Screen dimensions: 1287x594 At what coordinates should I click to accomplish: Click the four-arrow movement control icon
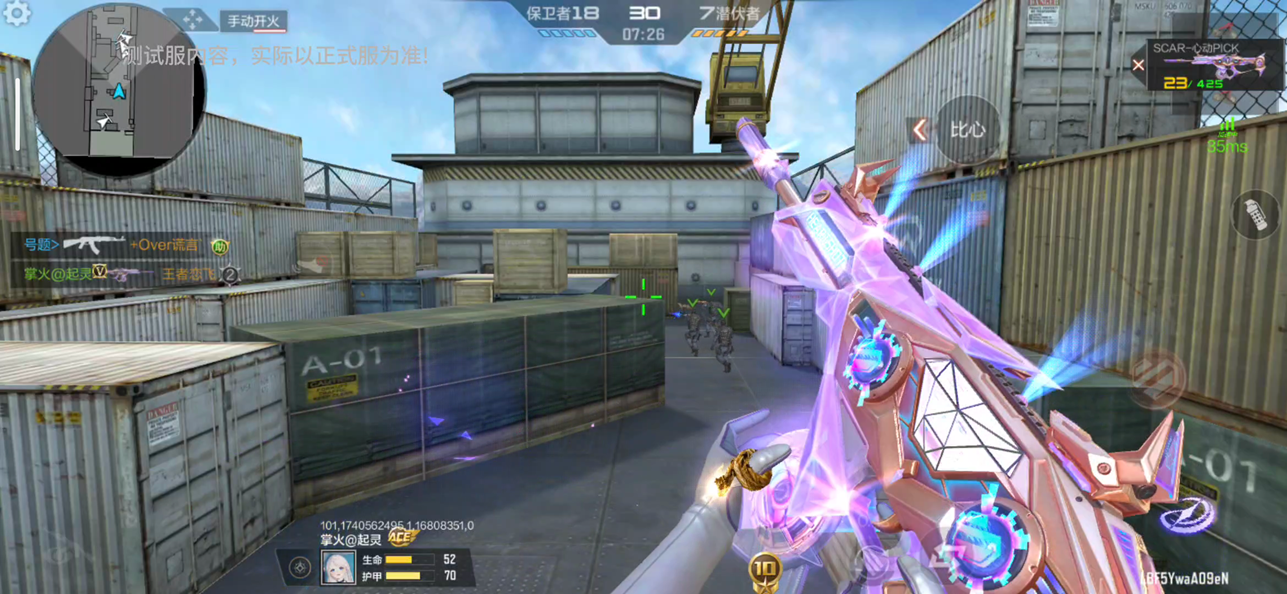[190, 19]
